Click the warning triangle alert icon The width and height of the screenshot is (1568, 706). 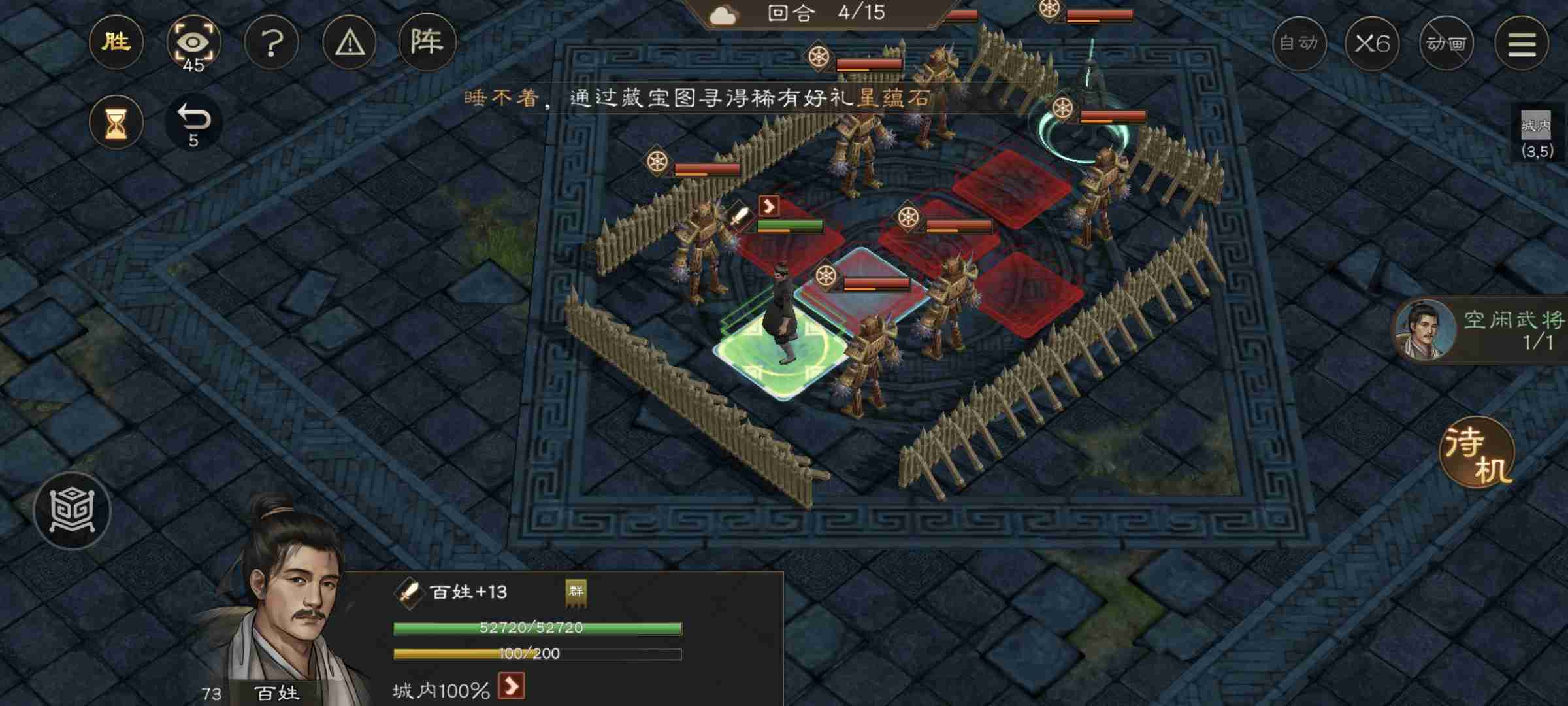coord(350,42)
